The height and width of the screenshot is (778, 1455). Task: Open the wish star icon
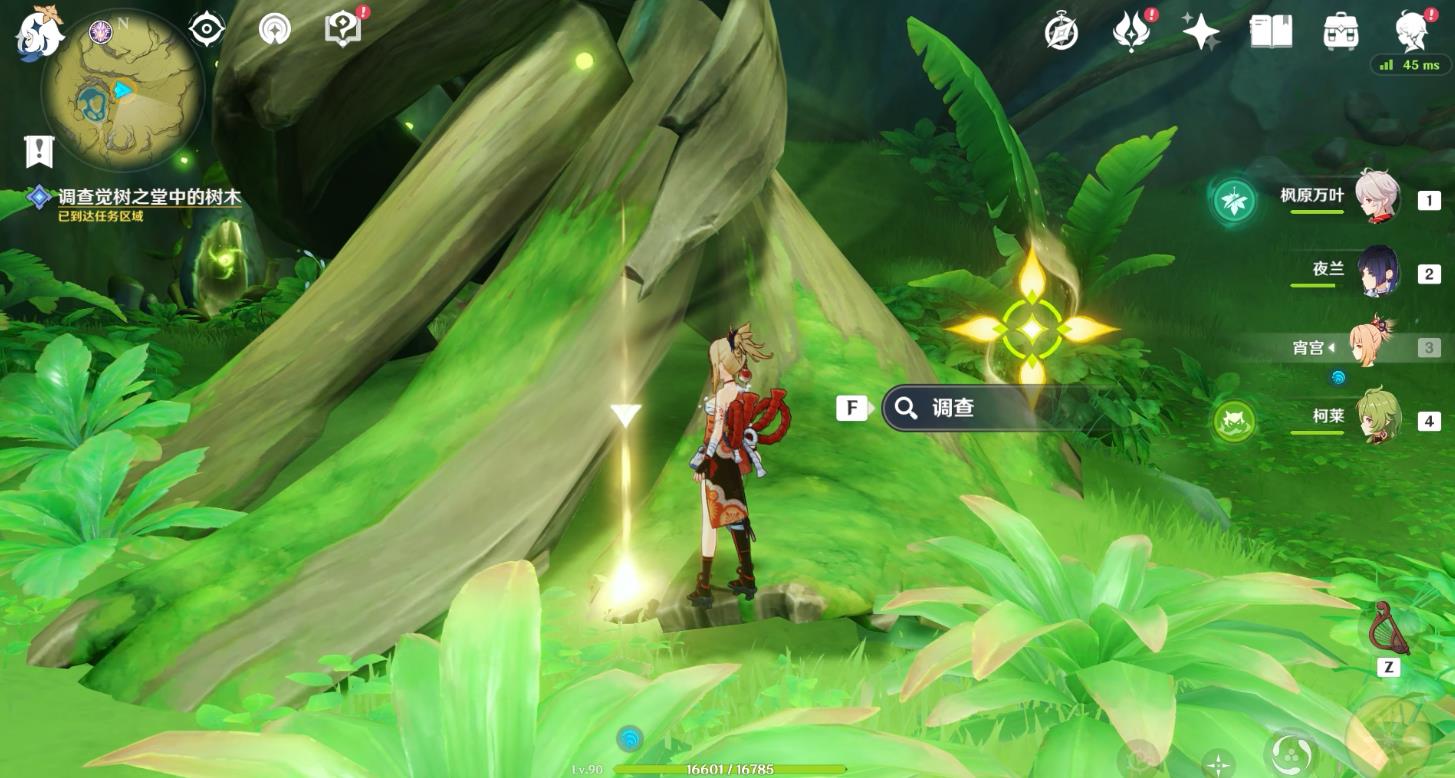tap(1200, 32)
